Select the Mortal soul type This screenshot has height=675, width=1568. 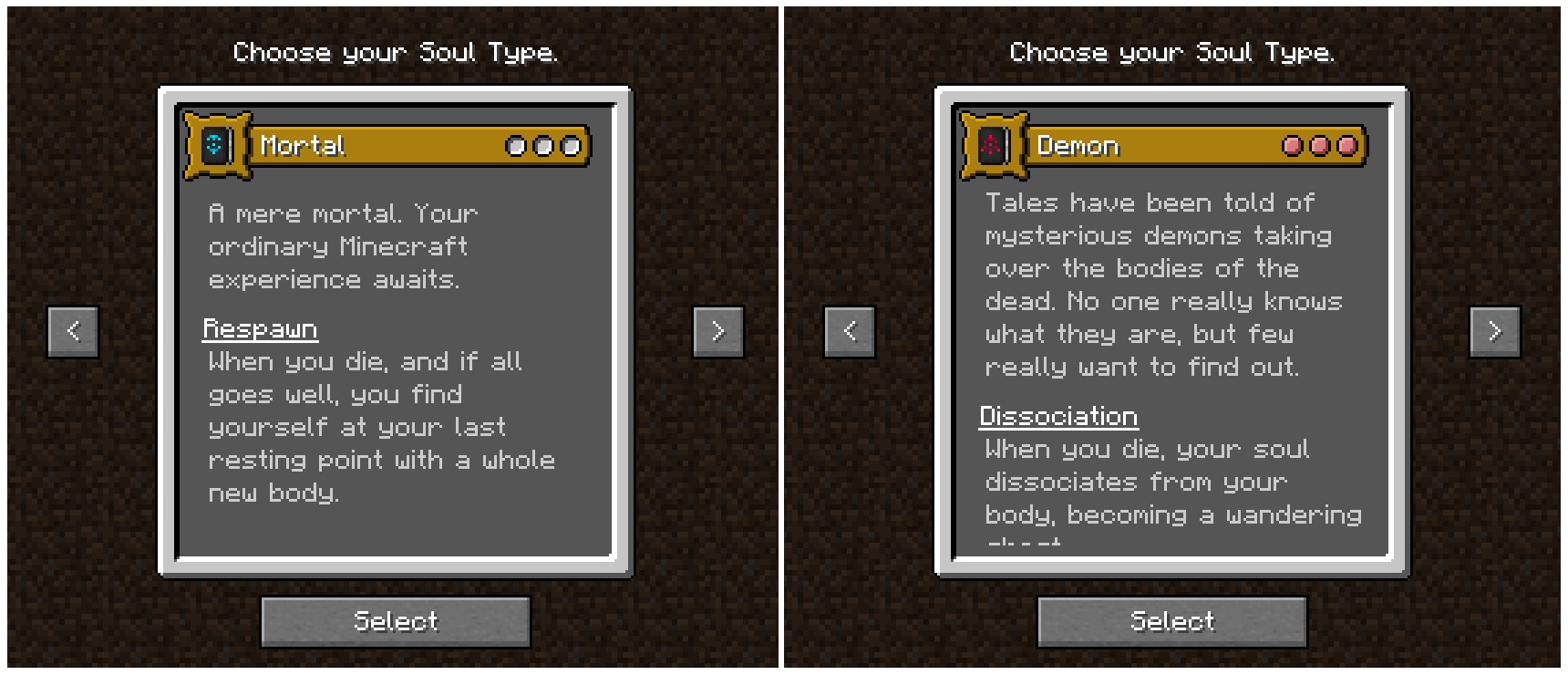tap(395, 622)
